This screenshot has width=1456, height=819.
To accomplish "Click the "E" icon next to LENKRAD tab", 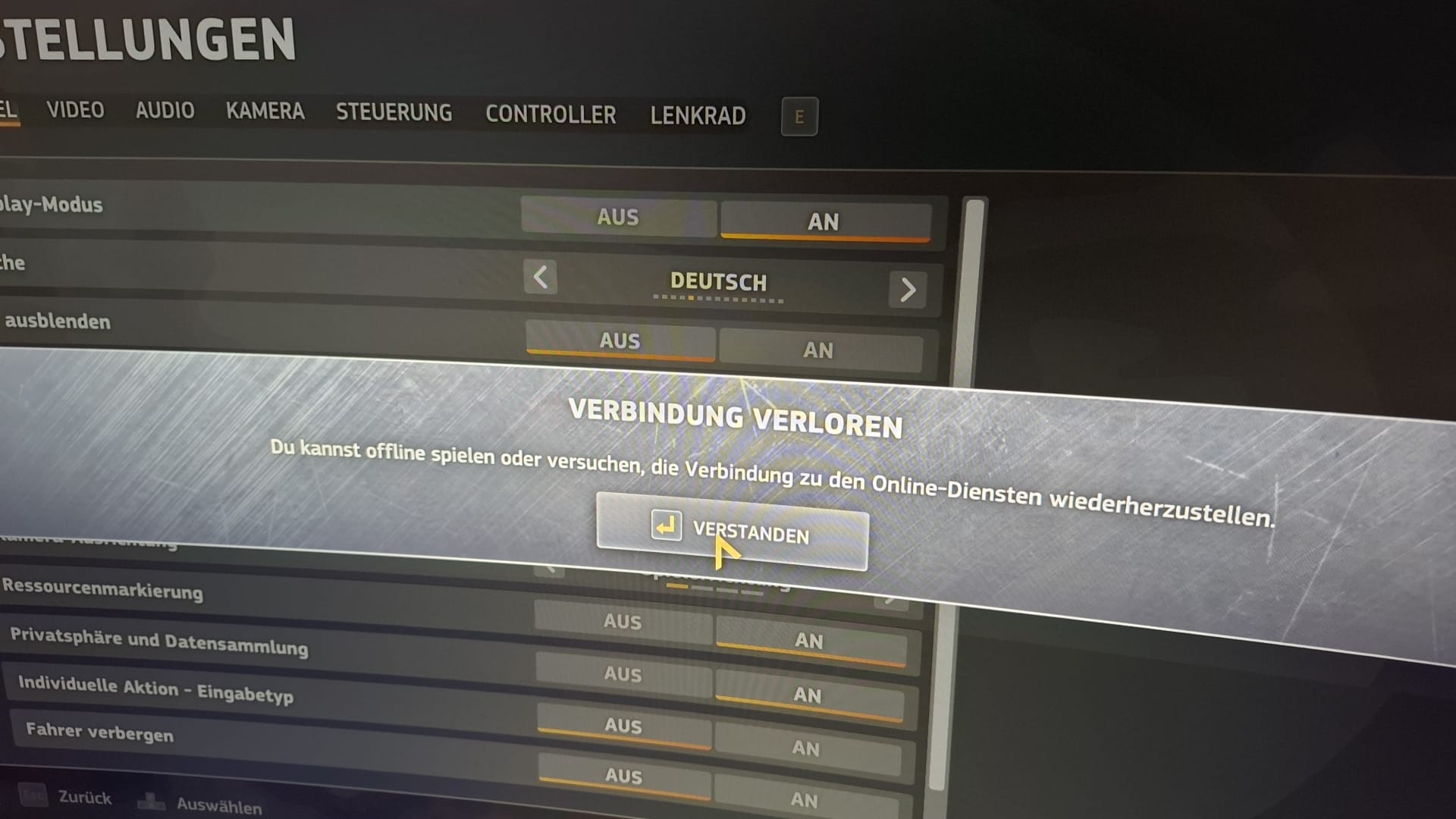I will coord(799,116).
